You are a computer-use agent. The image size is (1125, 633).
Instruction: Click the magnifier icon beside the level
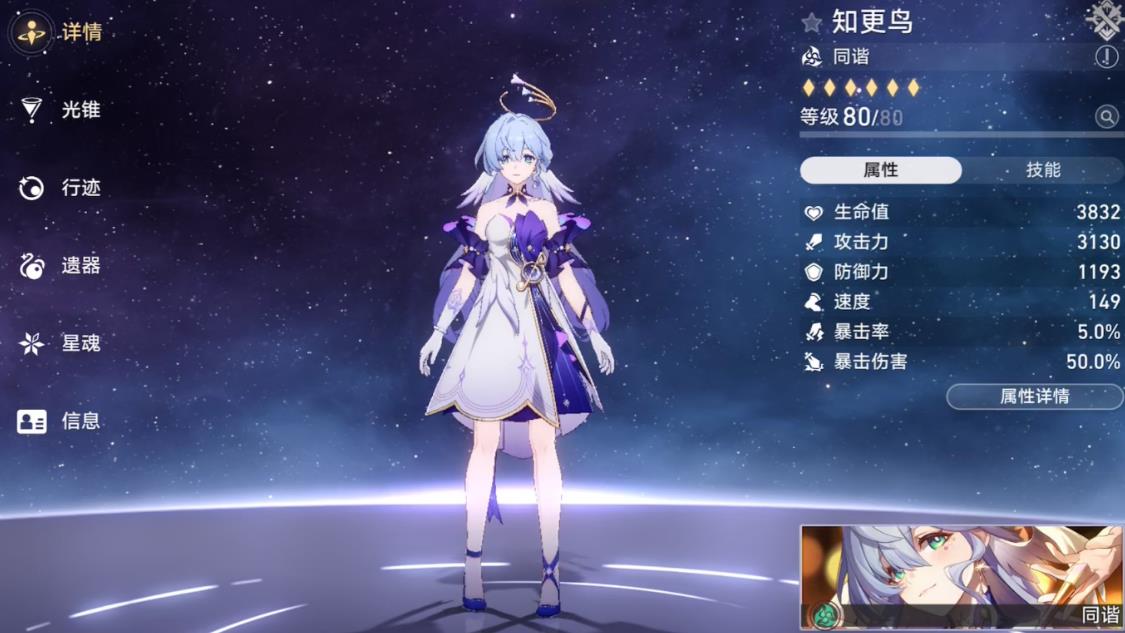(x=1106, y=117)
